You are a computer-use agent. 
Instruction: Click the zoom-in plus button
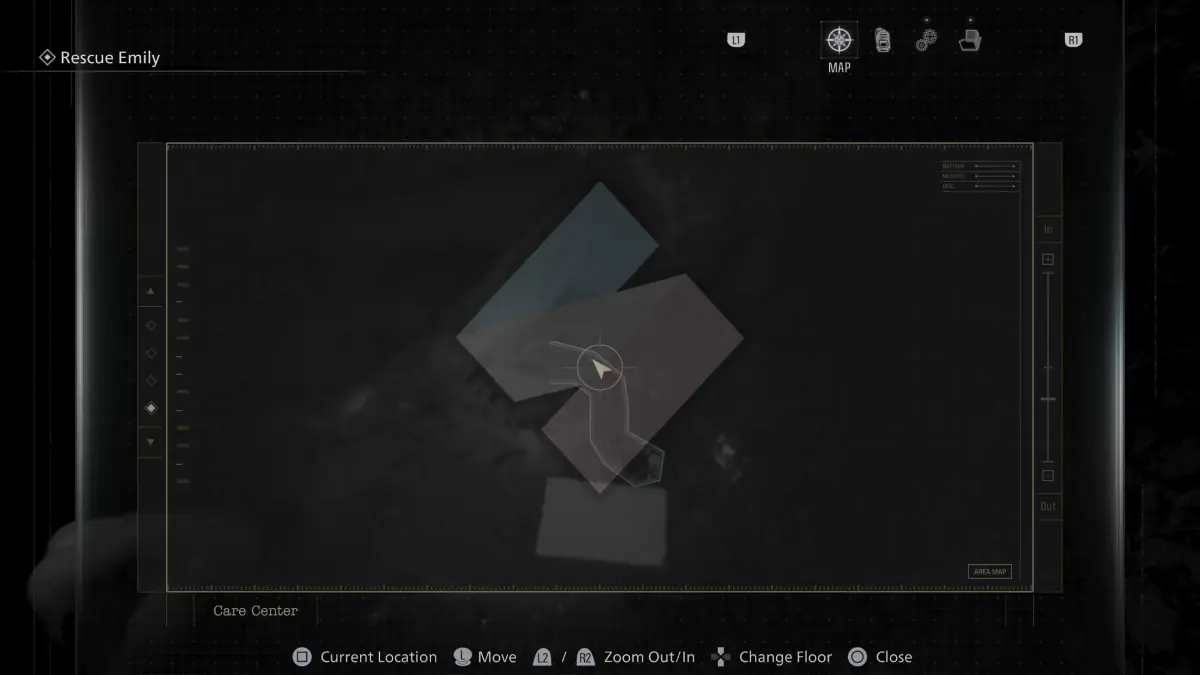pyautogui.click(x=1048, y=260)
